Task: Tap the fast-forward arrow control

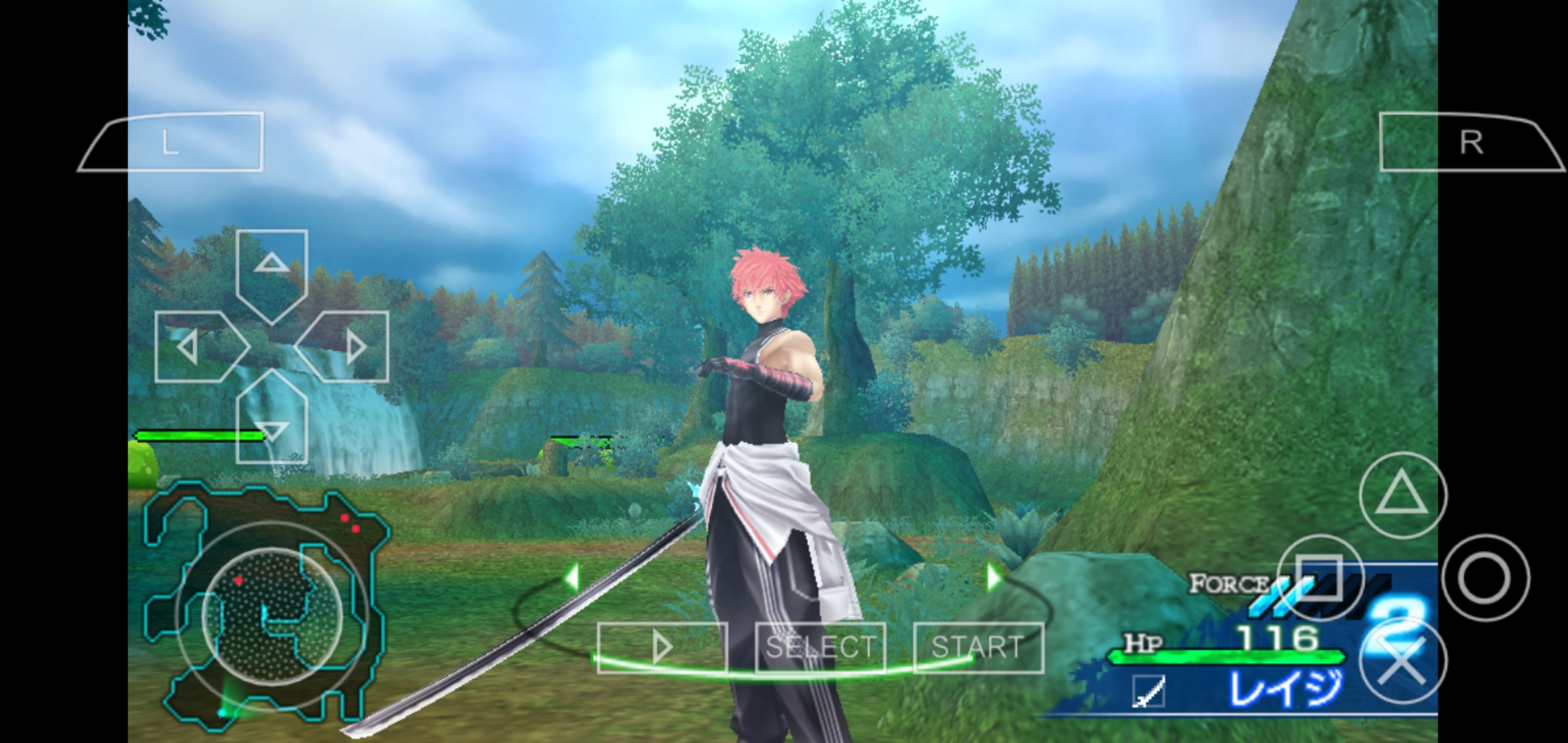Action: 662,647
